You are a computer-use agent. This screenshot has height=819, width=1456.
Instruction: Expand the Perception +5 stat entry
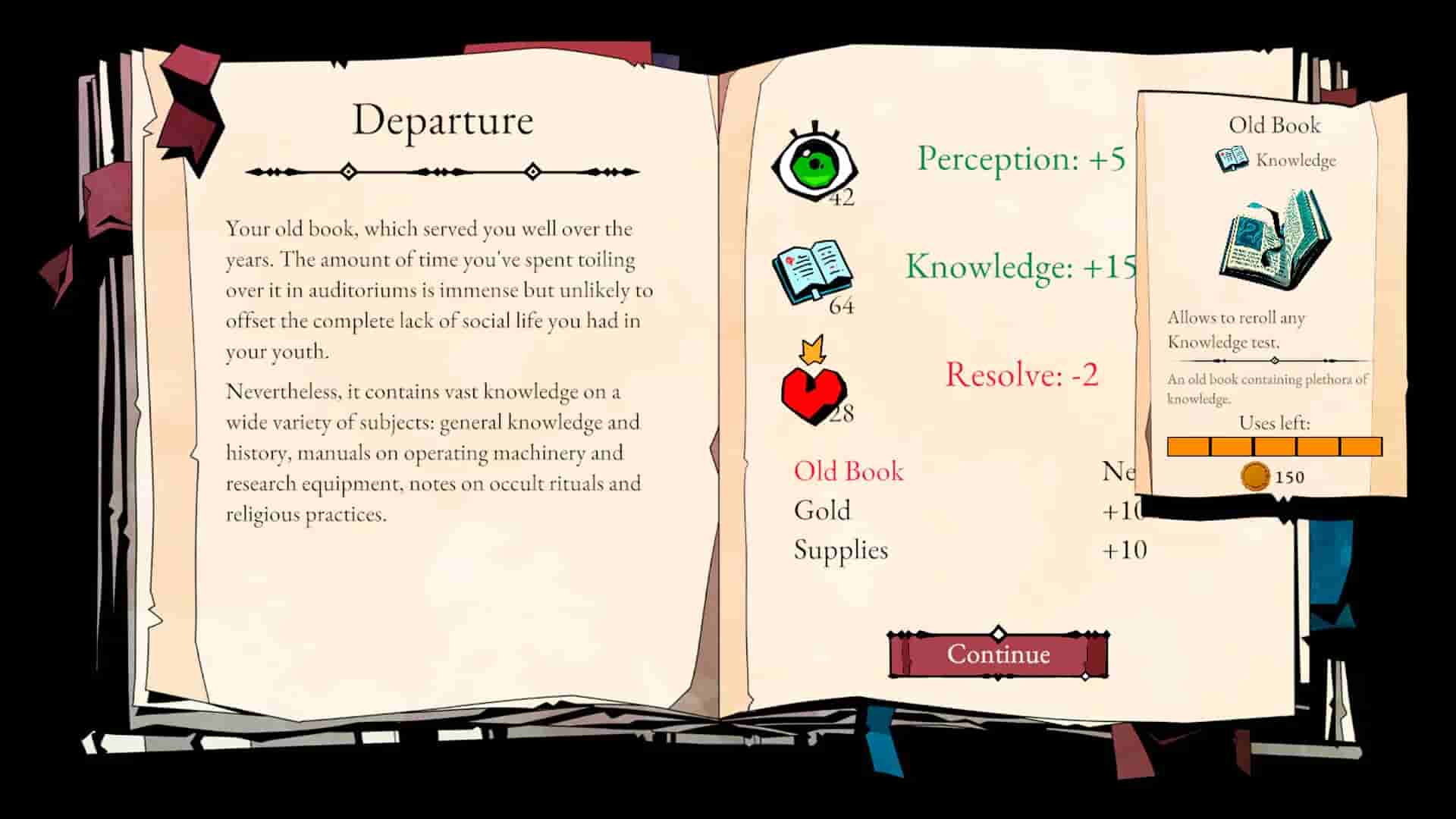tap(1020, 161)
